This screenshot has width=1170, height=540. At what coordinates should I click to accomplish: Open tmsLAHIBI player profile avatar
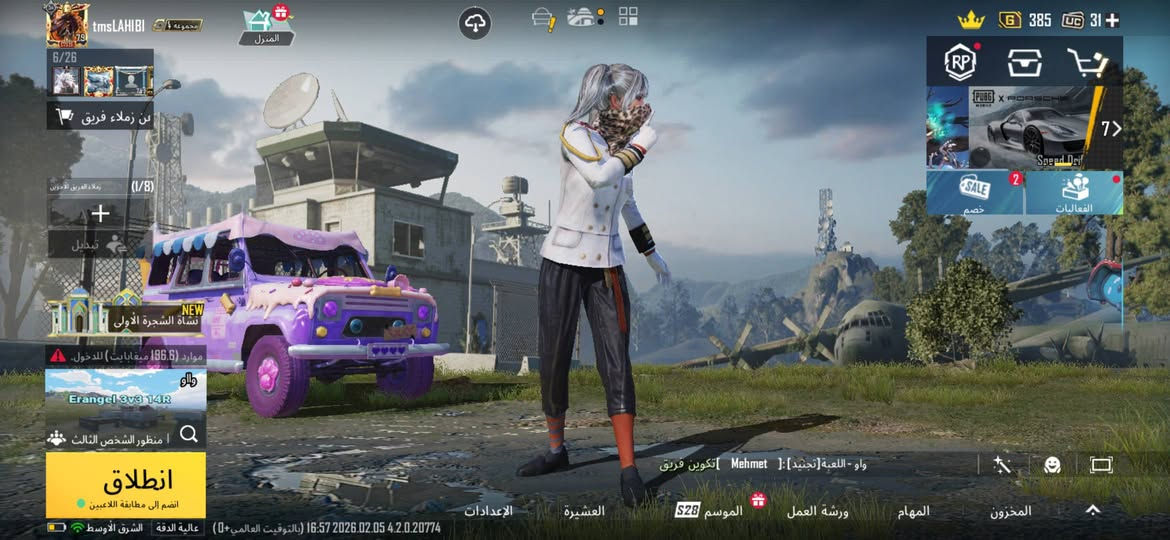pyautogui.click(x=67, y=24)
